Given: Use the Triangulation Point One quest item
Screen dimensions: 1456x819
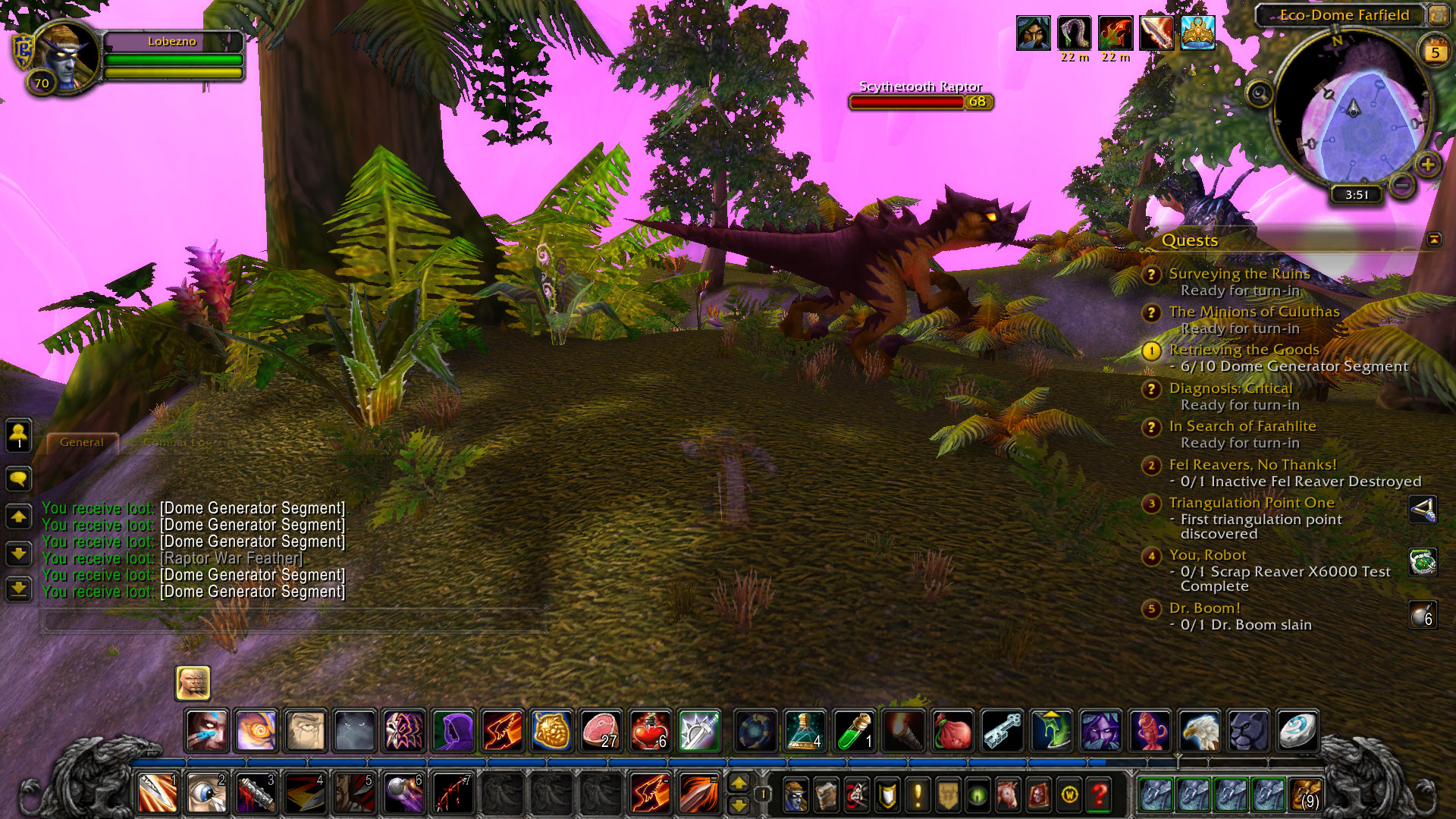Looking at the screenshot, I should (x=1423, y=510).
